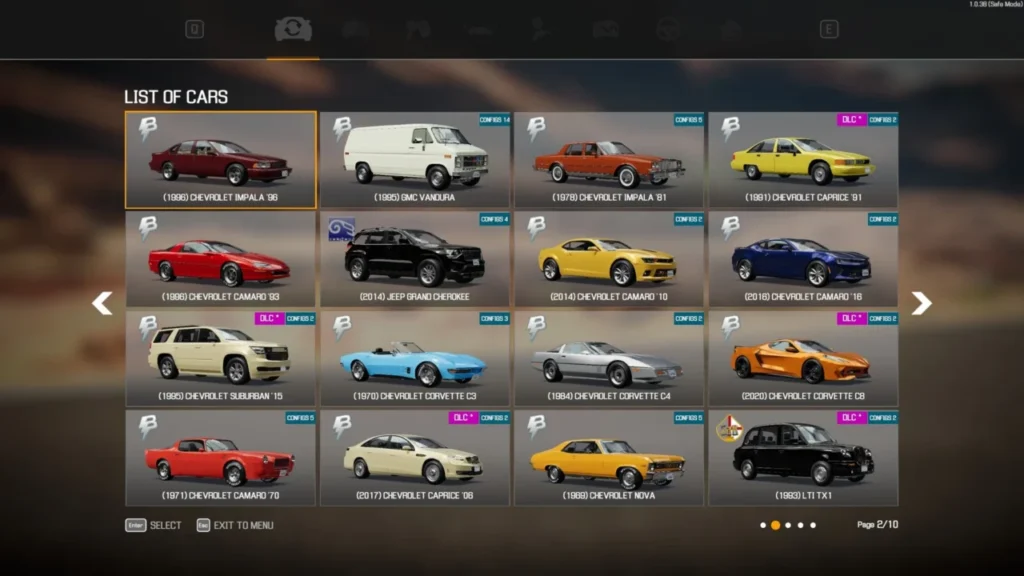Select the blue Chevrolet Corvette C3
The width and height of the screenshot is (1024, 576).
point(415,358)
